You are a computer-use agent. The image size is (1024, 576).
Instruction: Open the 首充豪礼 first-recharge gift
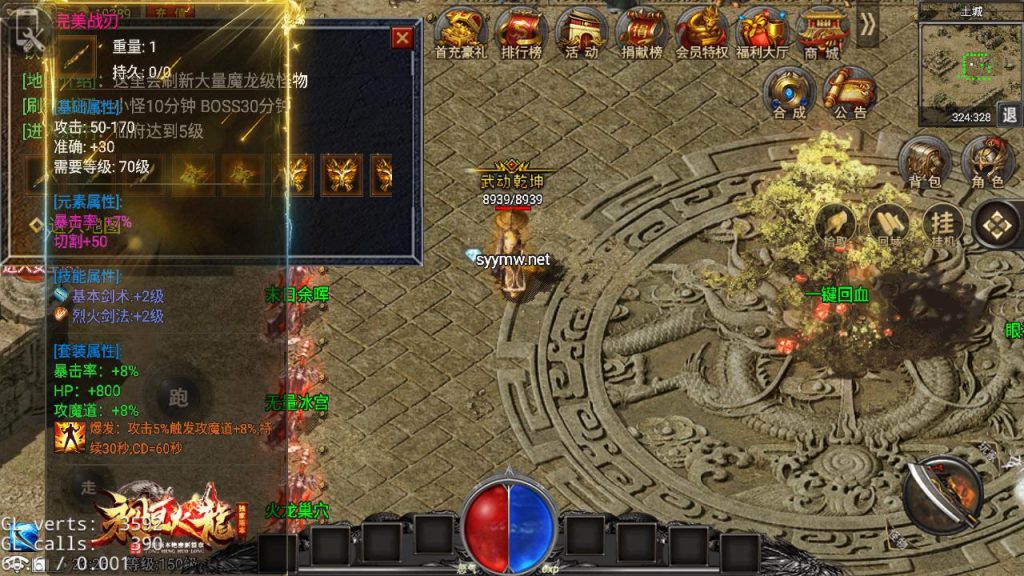pyautogui.click(x=461, y=33)
